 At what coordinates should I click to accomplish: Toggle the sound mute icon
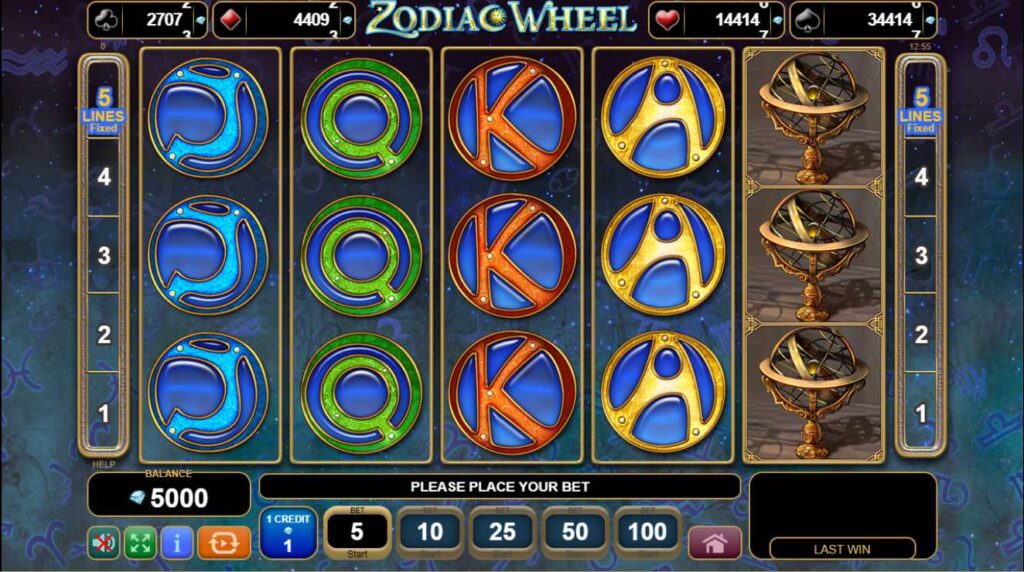[x=103, y=543]
